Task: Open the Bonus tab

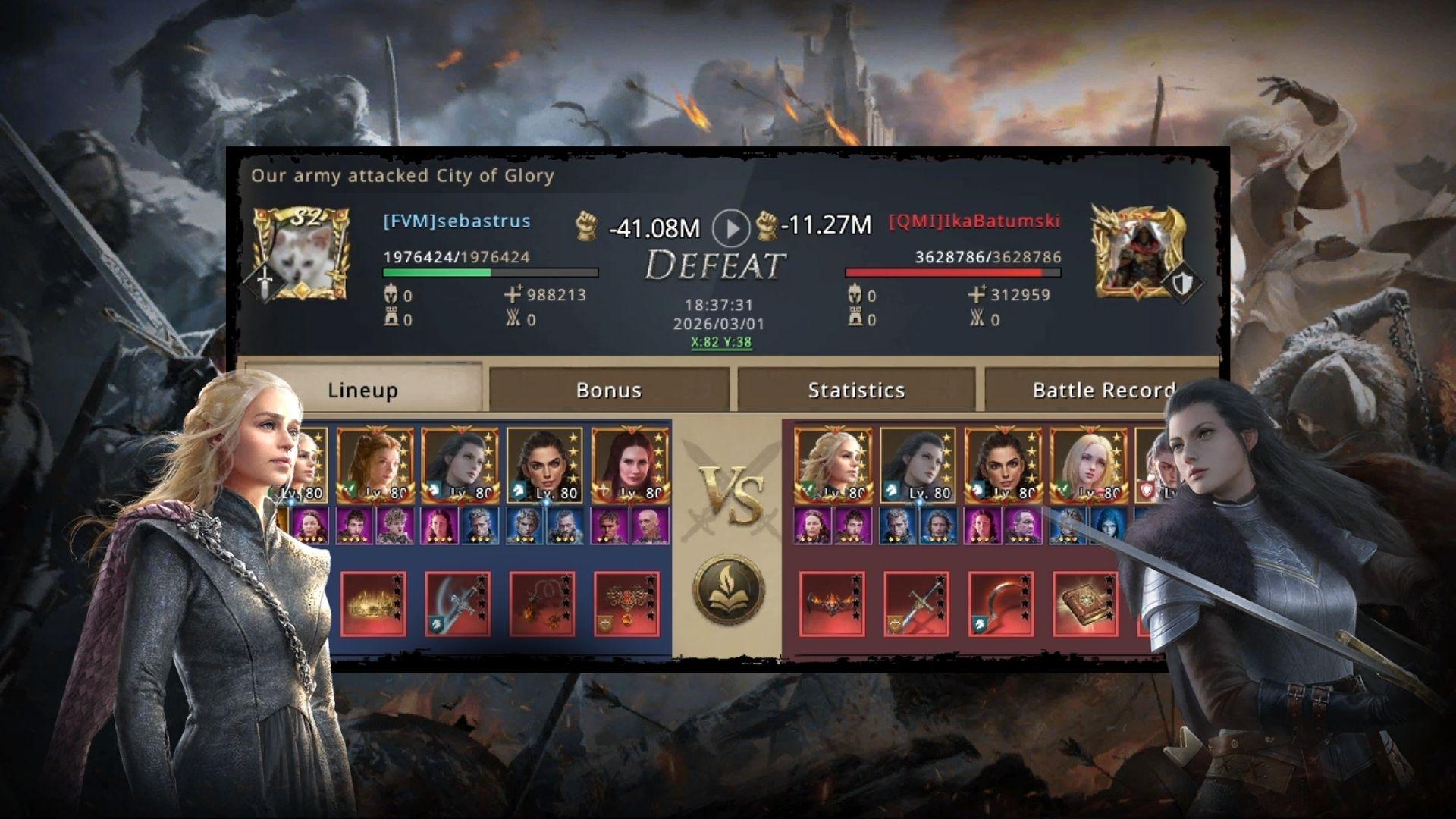Action: (x=608, y=390)
